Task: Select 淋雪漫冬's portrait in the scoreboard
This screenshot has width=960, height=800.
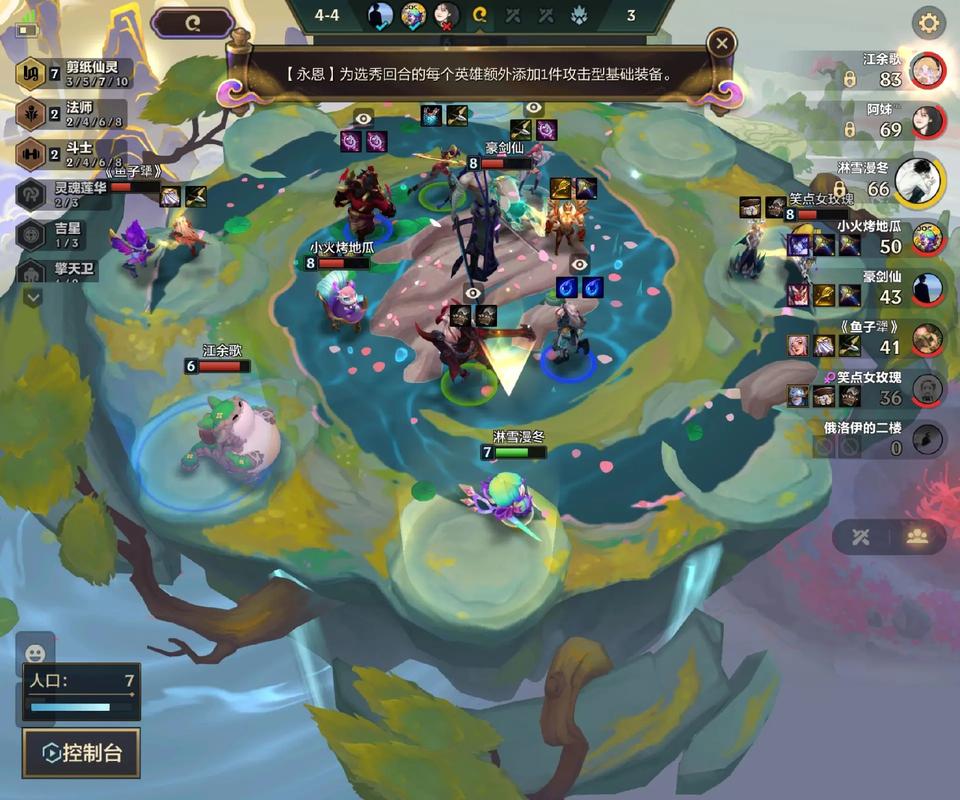Action: coord(919,180)
